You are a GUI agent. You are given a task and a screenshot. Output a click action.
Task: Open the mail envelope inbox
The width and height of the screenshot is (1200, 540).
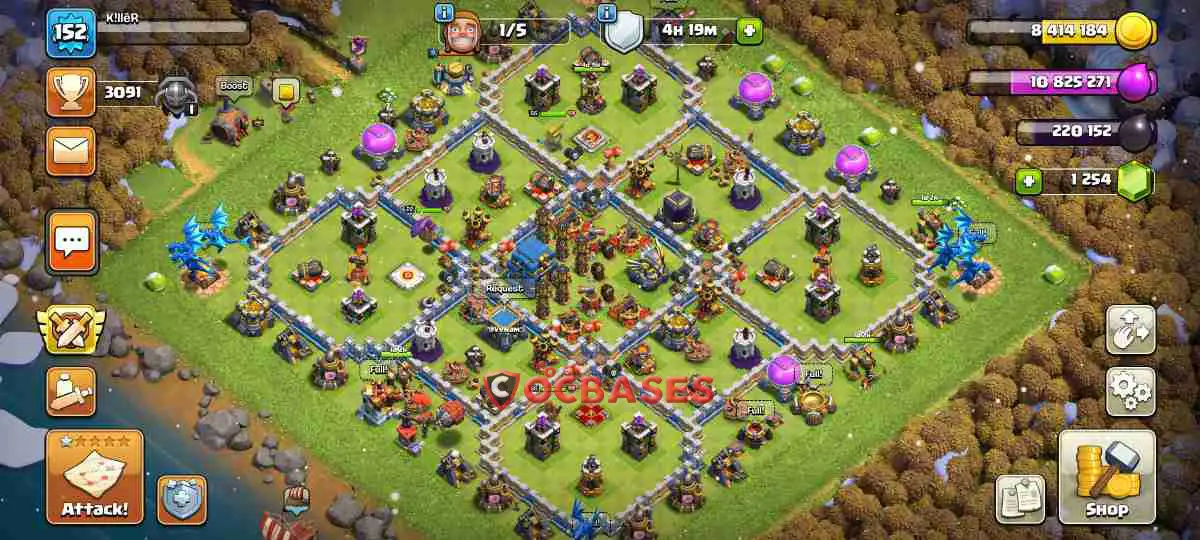point(71,151)
